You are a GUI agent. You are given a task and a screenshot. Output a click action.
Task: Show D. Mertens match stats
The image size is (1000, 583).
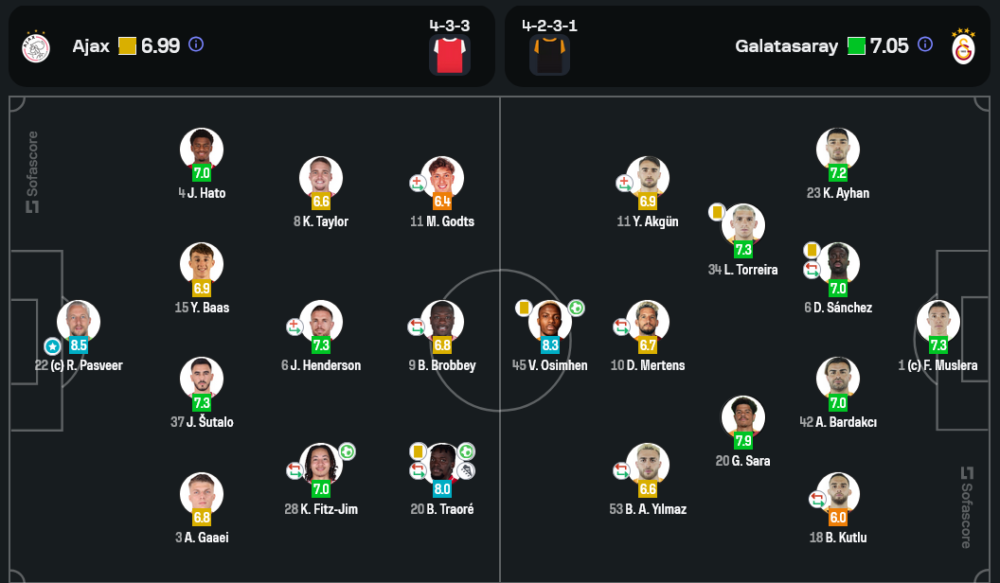648,322
